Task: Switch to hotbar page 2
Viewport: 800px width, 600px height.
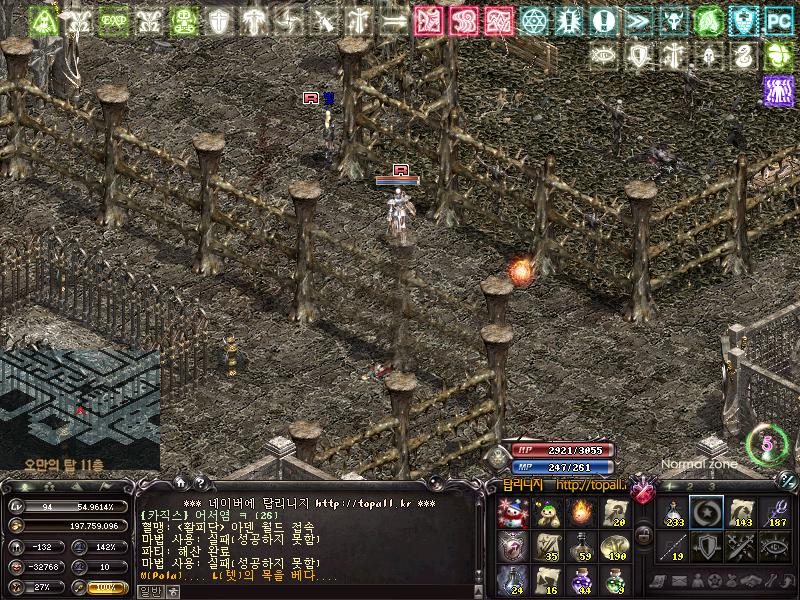Action: pyautogui.click(x=690, y=486)
